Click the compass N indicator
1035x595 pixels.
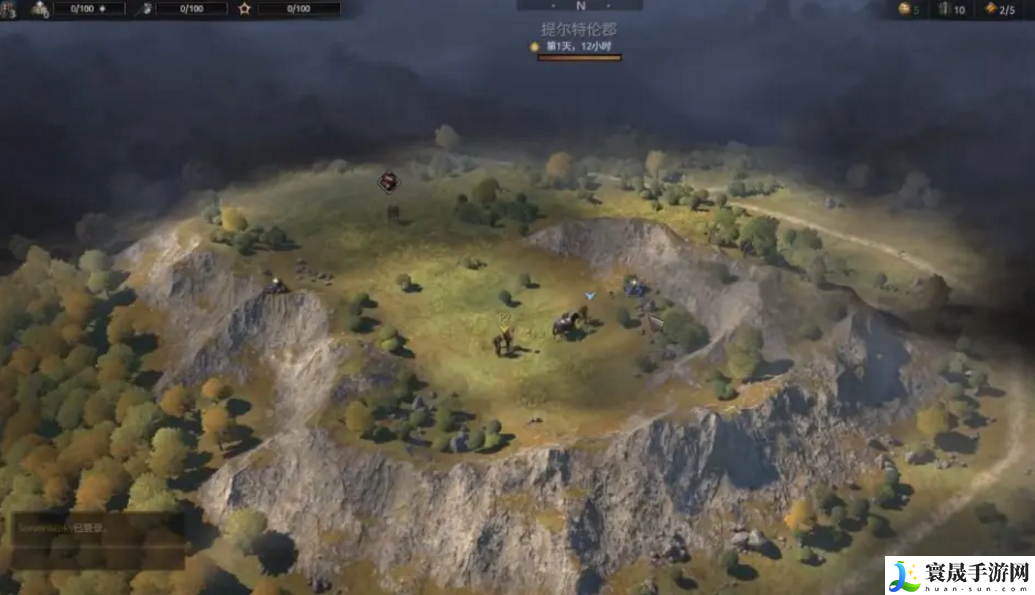coord(580,6)
